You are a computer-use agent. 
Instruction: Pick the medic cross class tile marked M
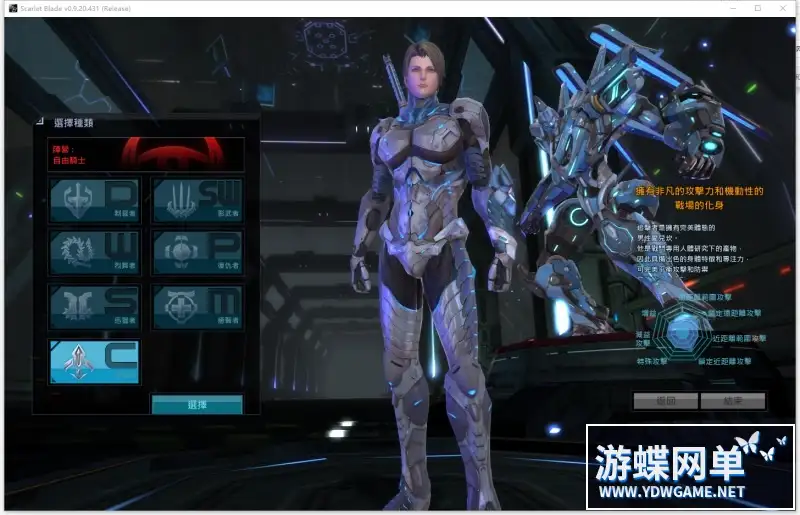[x=197, y=307]
